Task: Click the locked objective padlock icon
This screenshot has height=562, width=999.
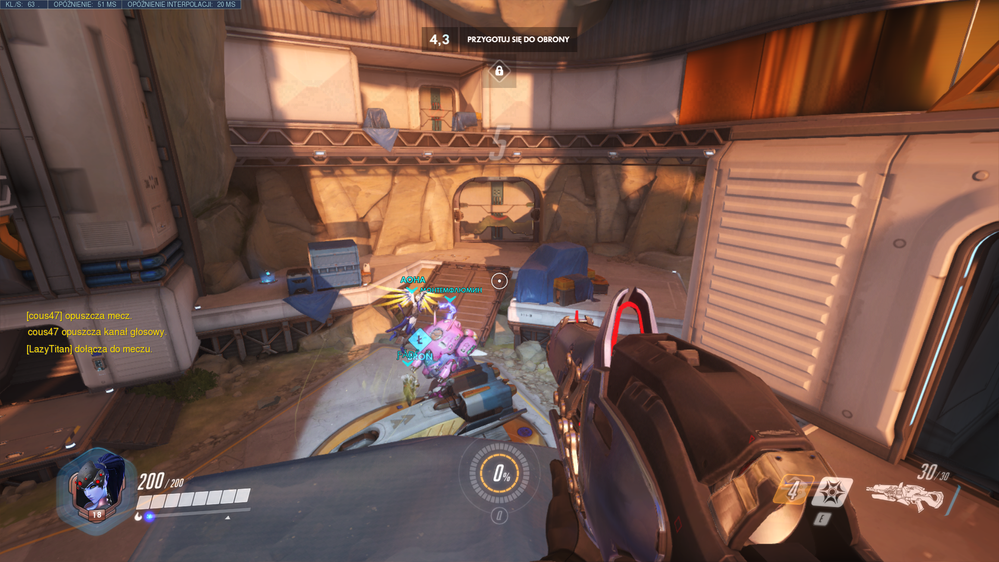Action: click(x=499, y=71)
